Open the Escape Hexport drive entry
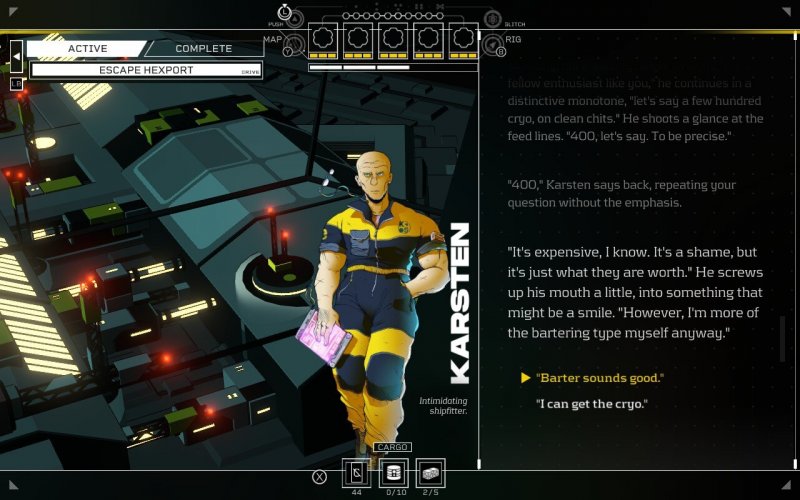The image size is (800, 500). [x=146, y=70]
